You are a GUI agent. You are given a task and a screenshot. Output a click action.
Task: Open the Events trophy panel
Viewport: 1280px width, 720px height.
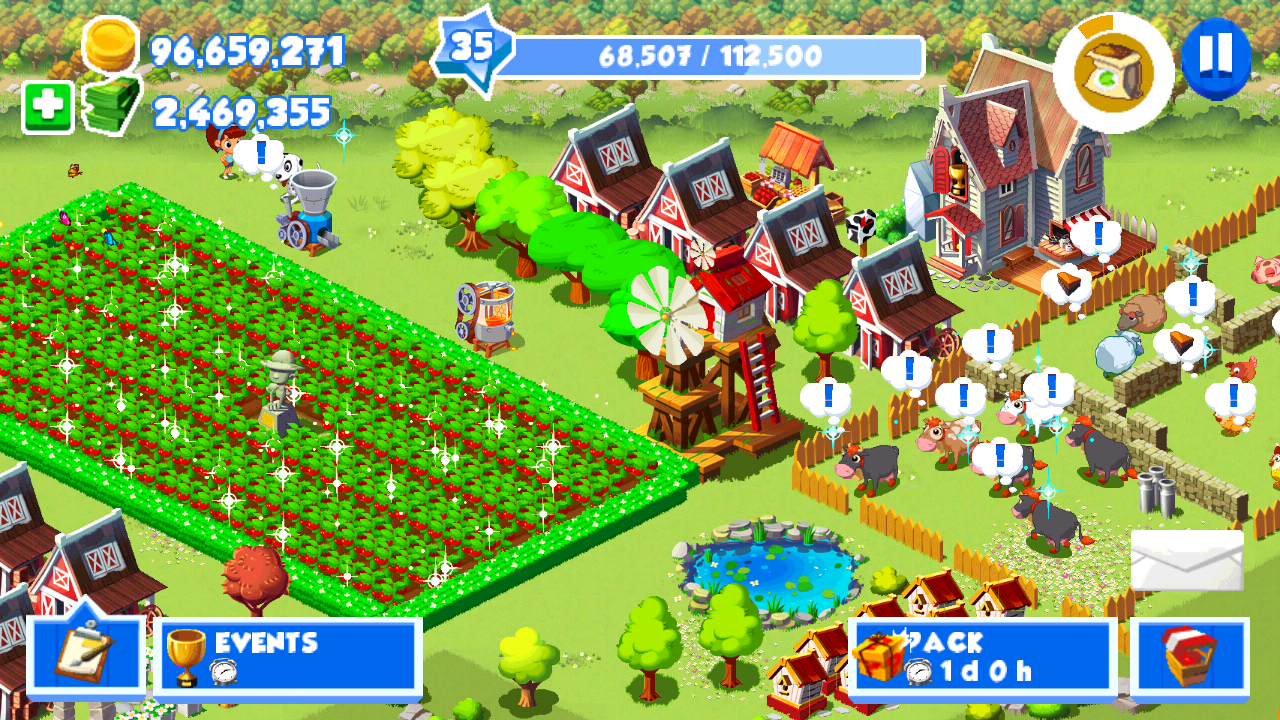tap(288, 656)
